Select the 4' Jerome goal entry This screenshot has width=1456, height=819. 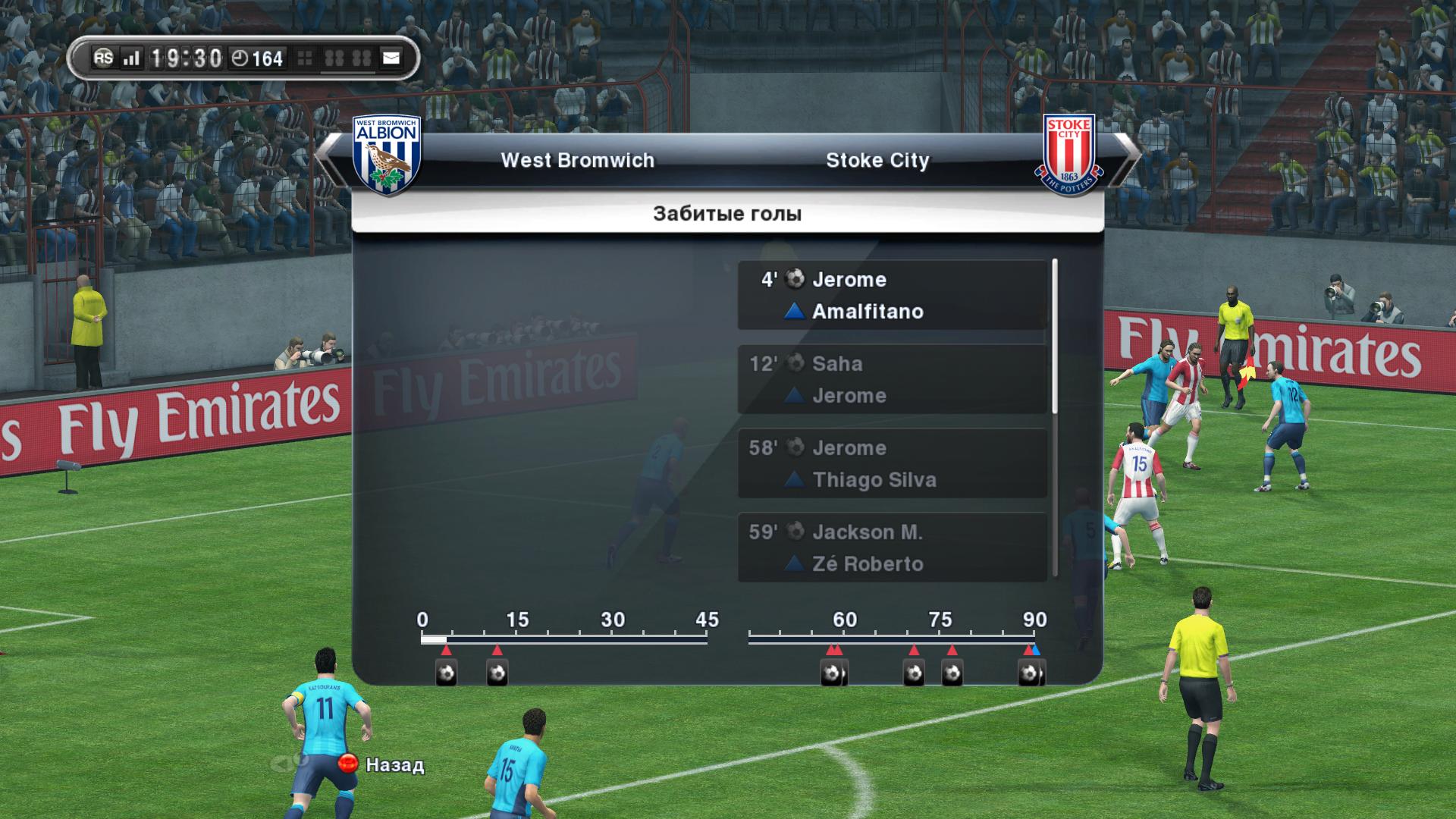tap(893, 295)
